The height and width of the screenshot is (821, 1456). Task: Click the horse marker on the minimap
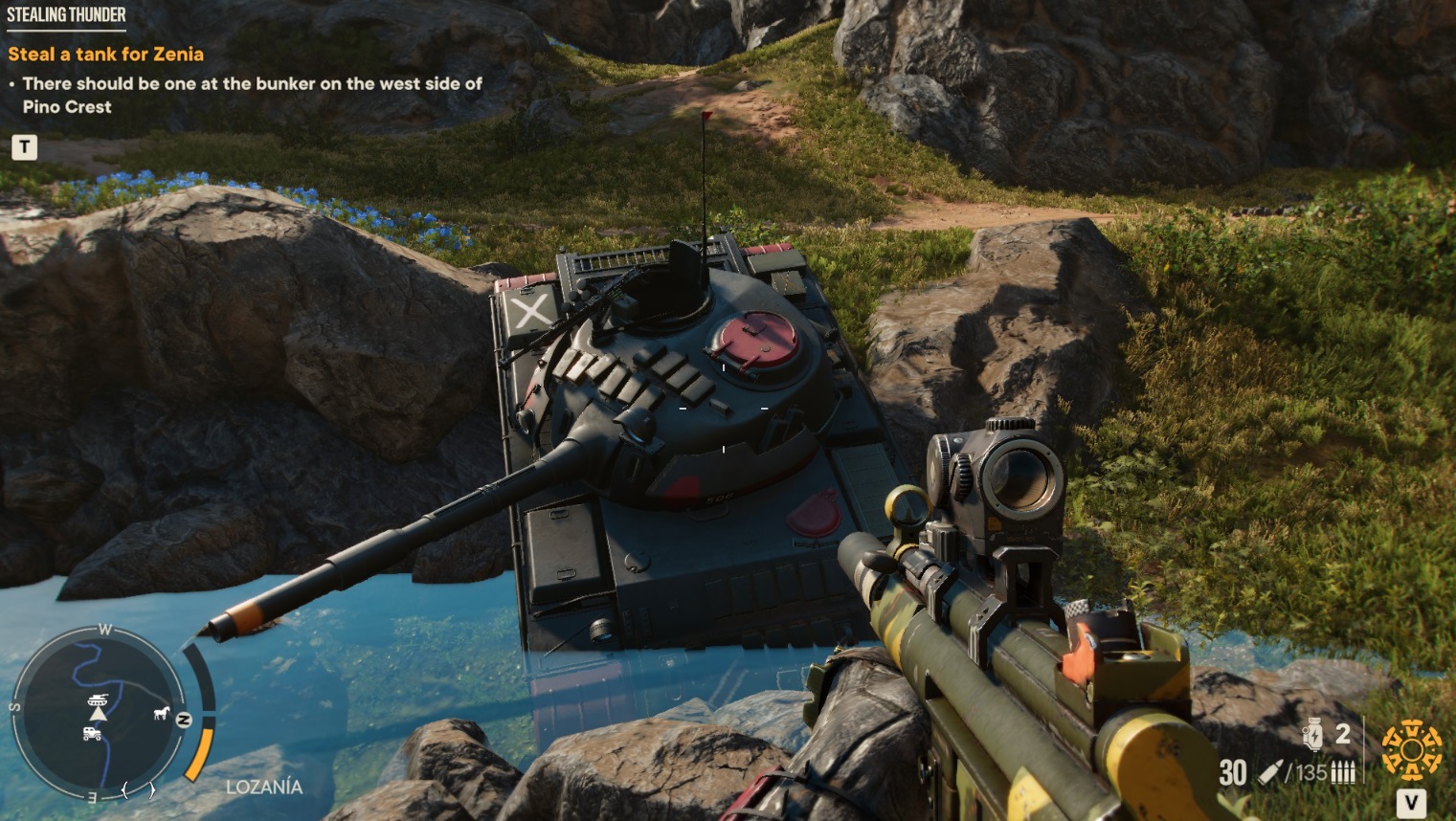(x=161, y=713)
